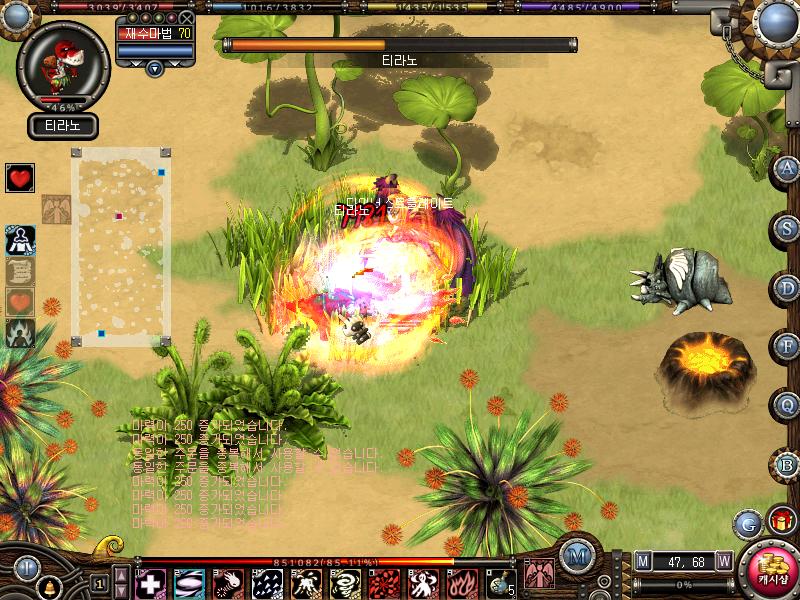Click the small M button beside coordinates

pos(643,561)
